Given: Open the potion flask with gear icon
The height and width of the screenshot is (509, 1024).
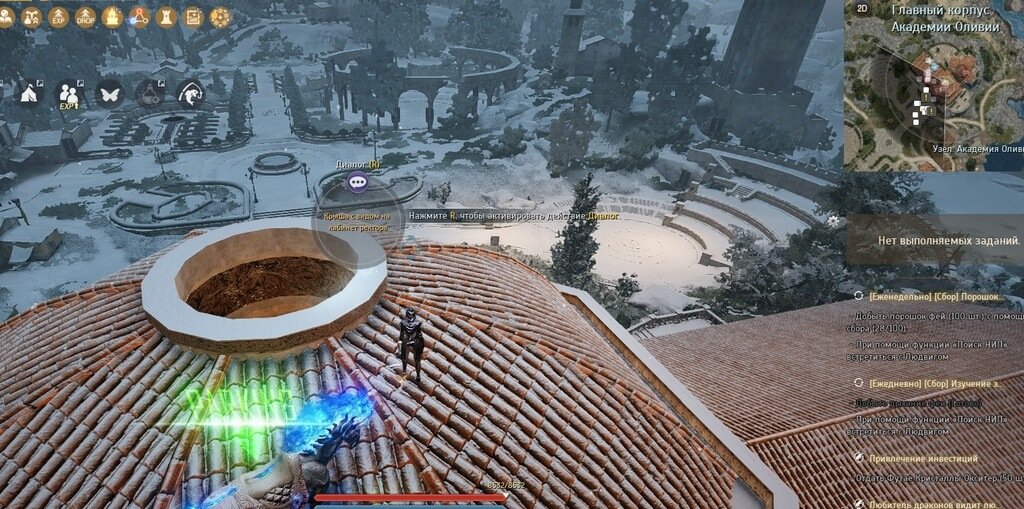Looking at the screenshot, I should pos(150,94).
